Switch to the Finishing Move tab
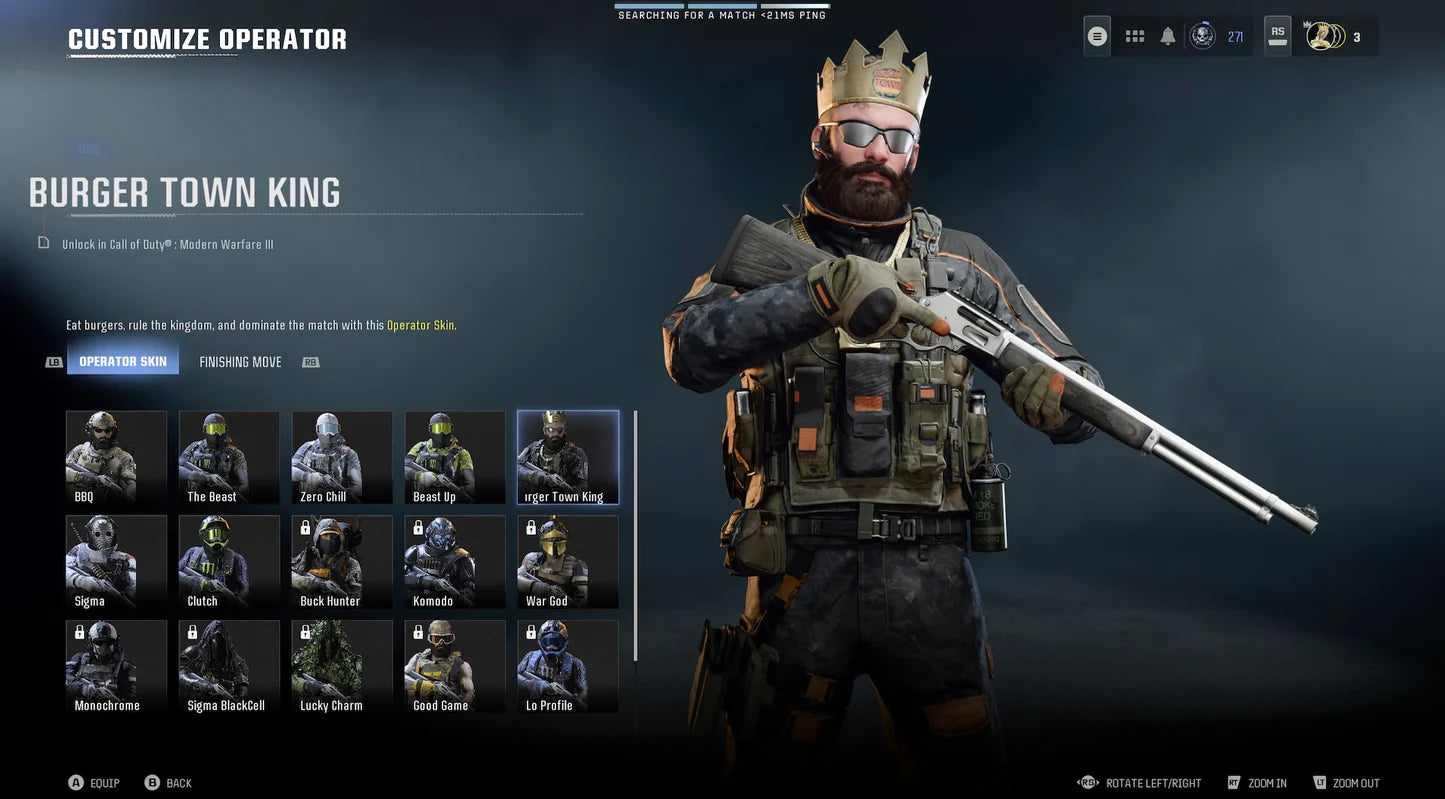 [240, 359]
